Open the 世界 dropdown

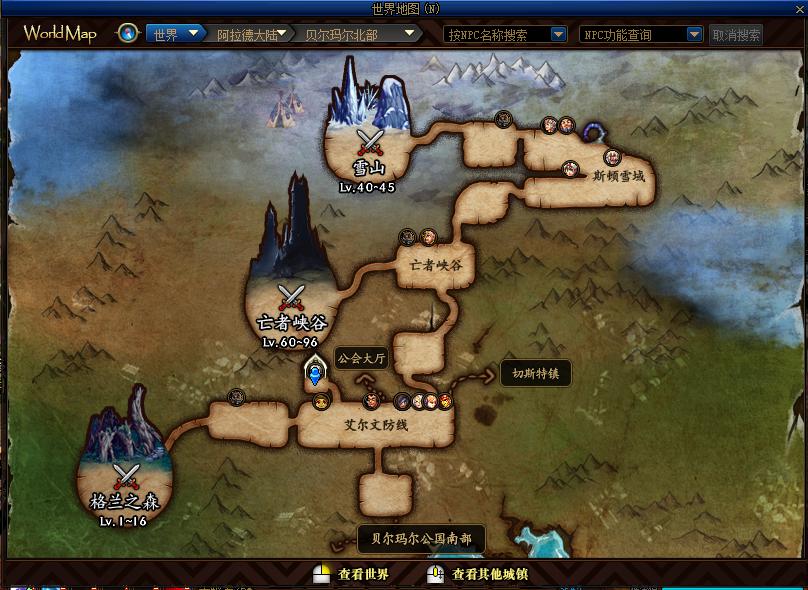170,34
